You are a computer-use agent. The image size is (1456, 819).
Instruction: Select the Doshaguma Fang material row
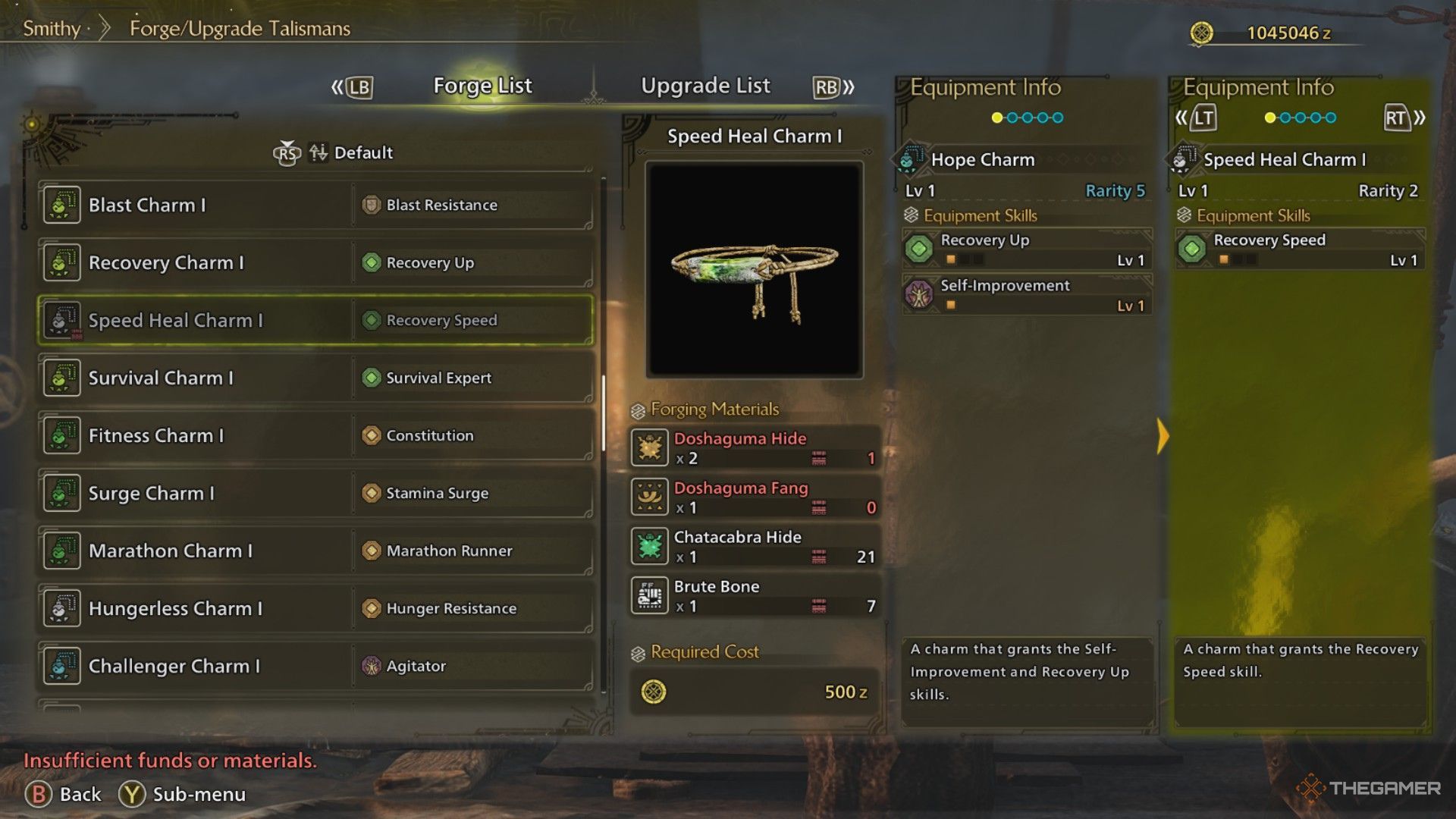click(x=755, y=497)
